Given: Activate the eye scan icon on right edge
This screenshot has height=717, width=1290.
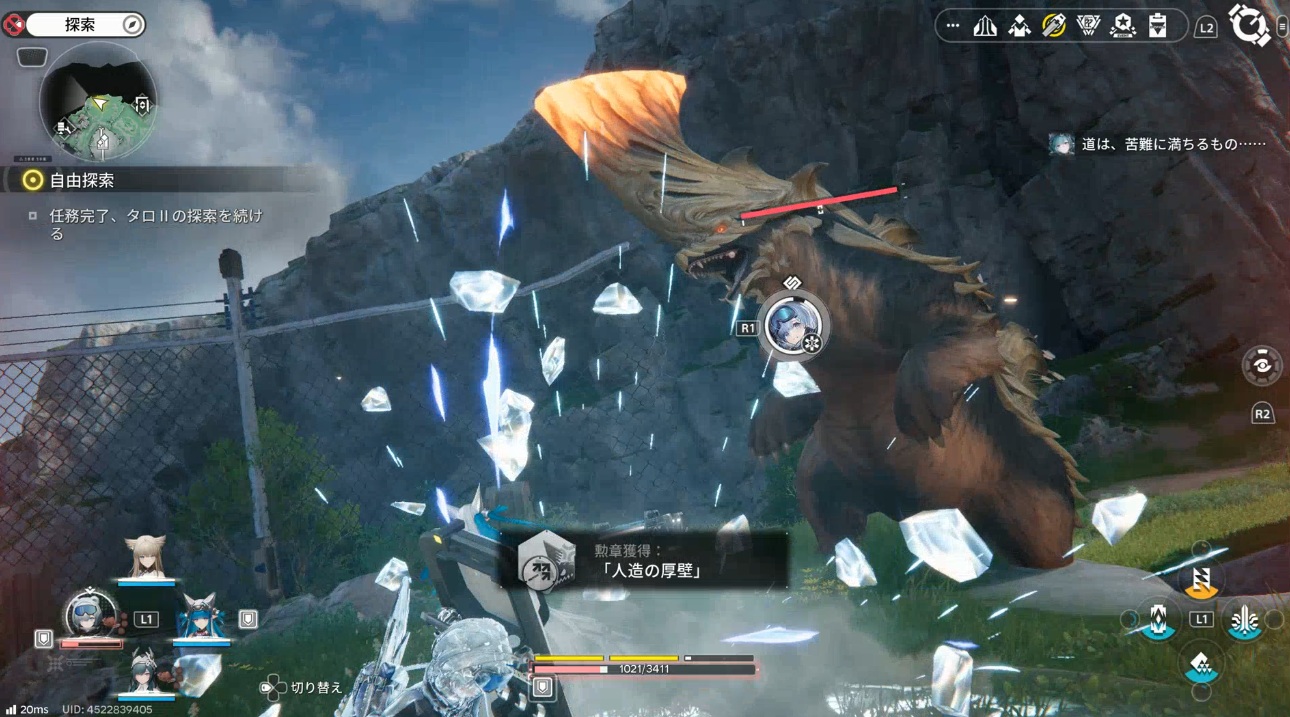Looking at the screenshot, I should point(1262,365).
